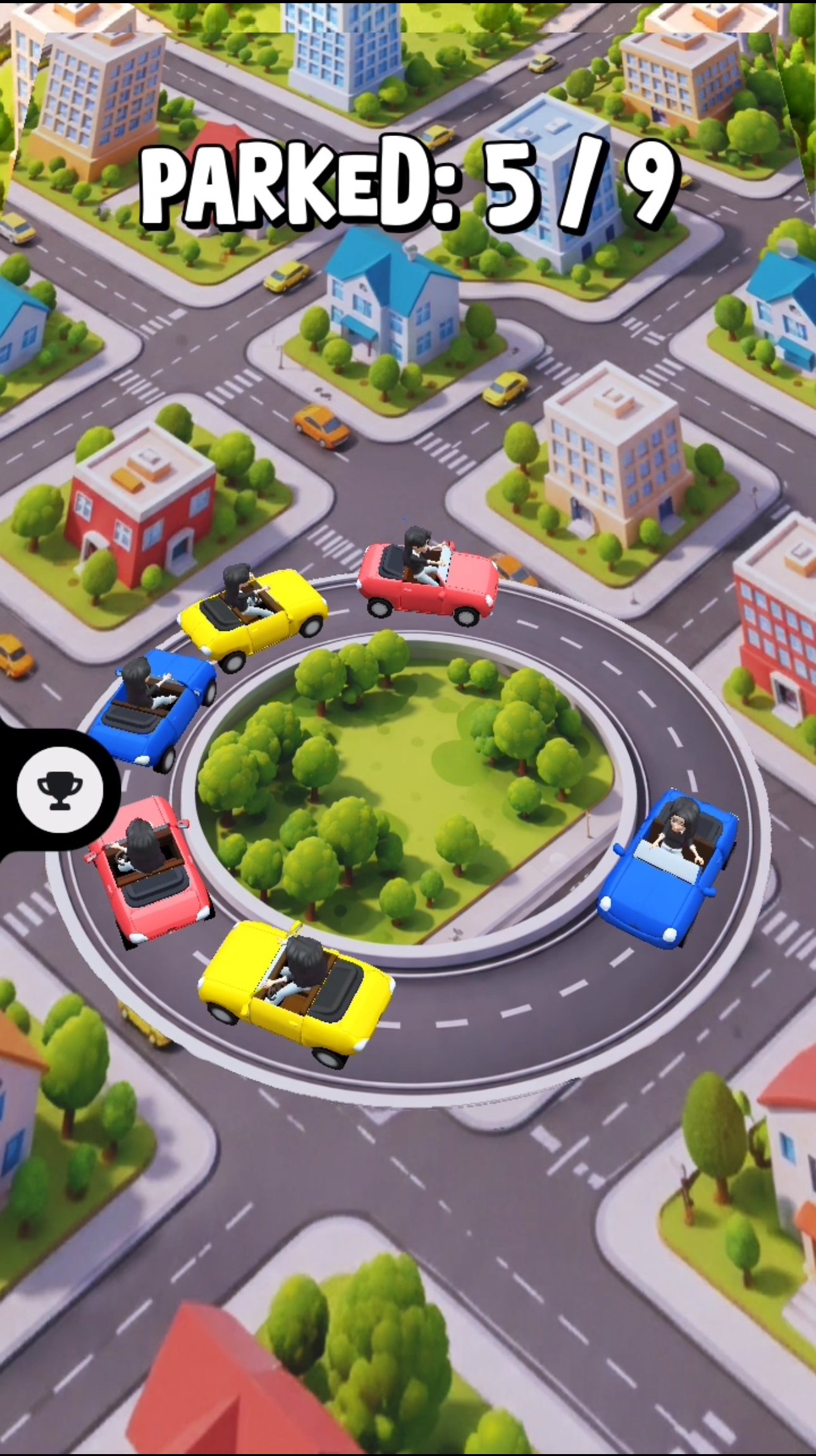Open the trophy leaderboard button
Screen dimensions: 816x1456
(59, 788)
